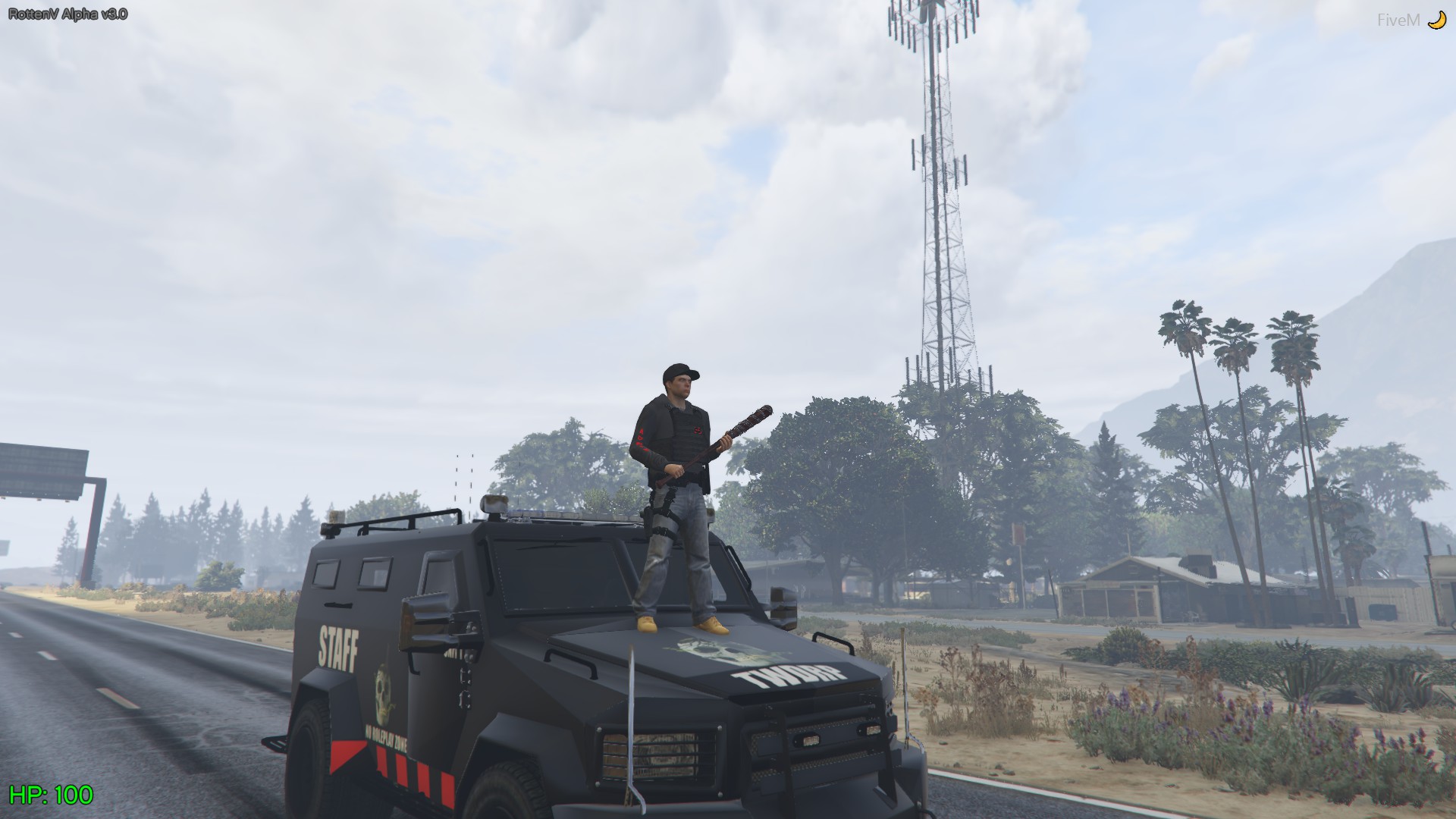
Task: Select the roof light bar on the vehicle
Action: click(x=554, y=516)
